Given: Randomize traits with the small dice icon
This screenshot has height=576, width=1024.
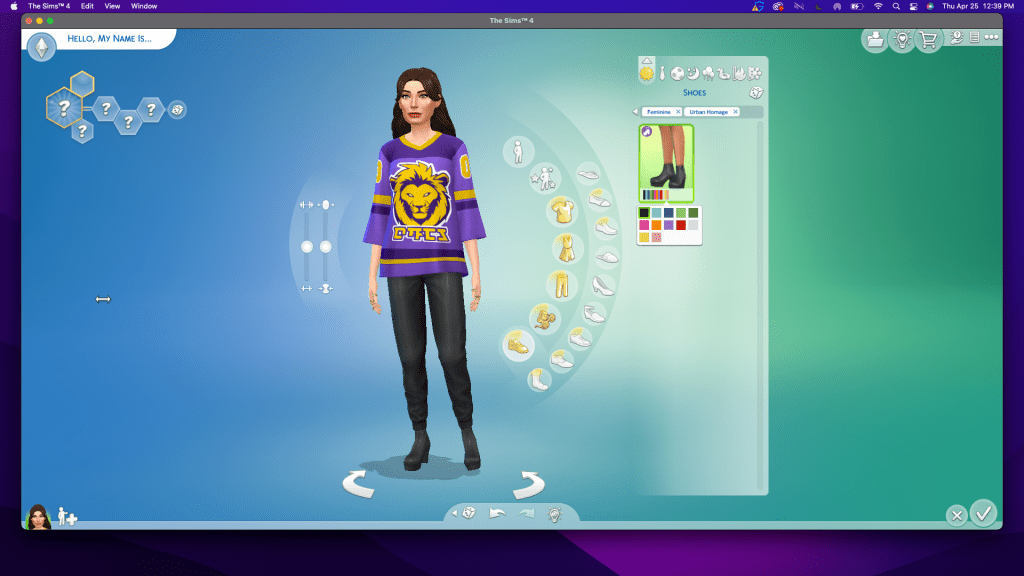Looking at the screenshot, I should click(x=177, y=109).
